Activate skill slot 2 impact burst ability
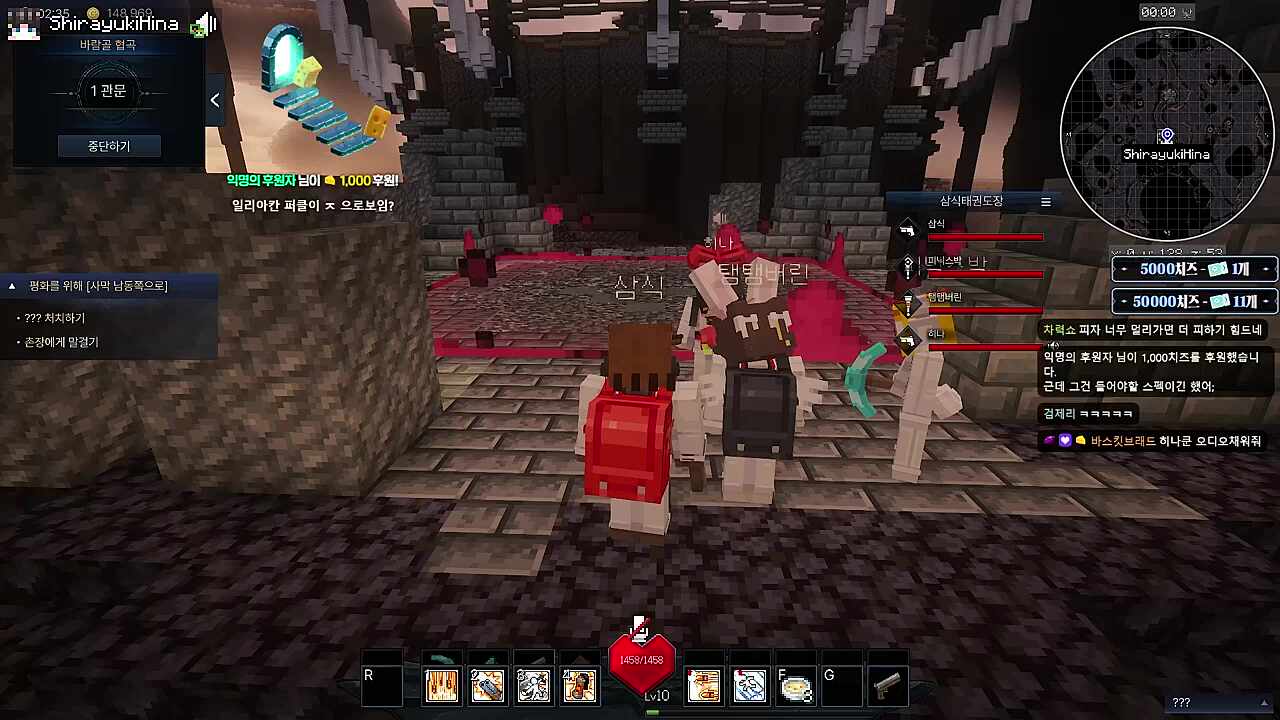 click(487, 686)
